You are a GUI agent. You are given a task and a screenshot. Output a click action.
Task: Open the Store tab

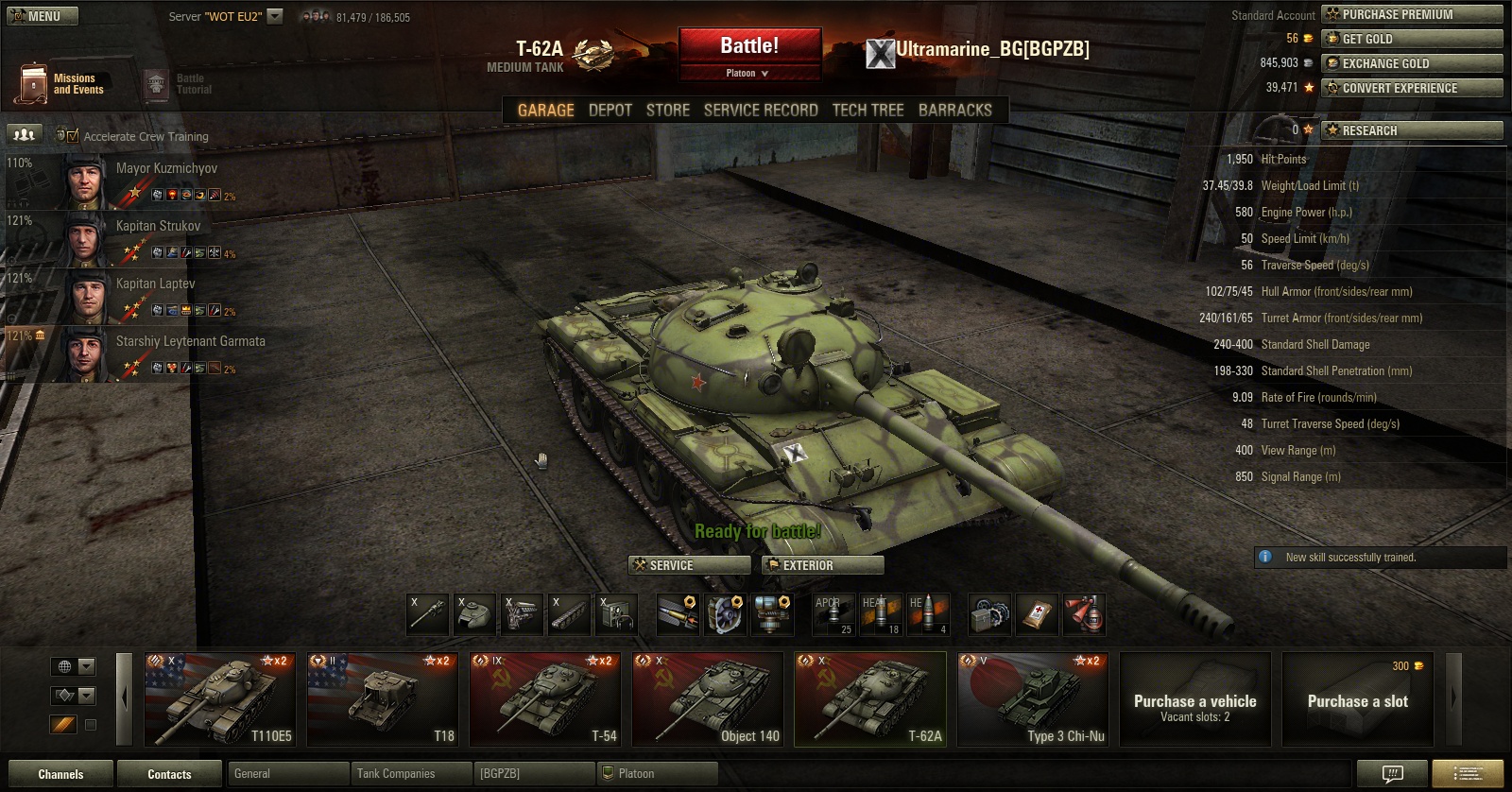667,111
